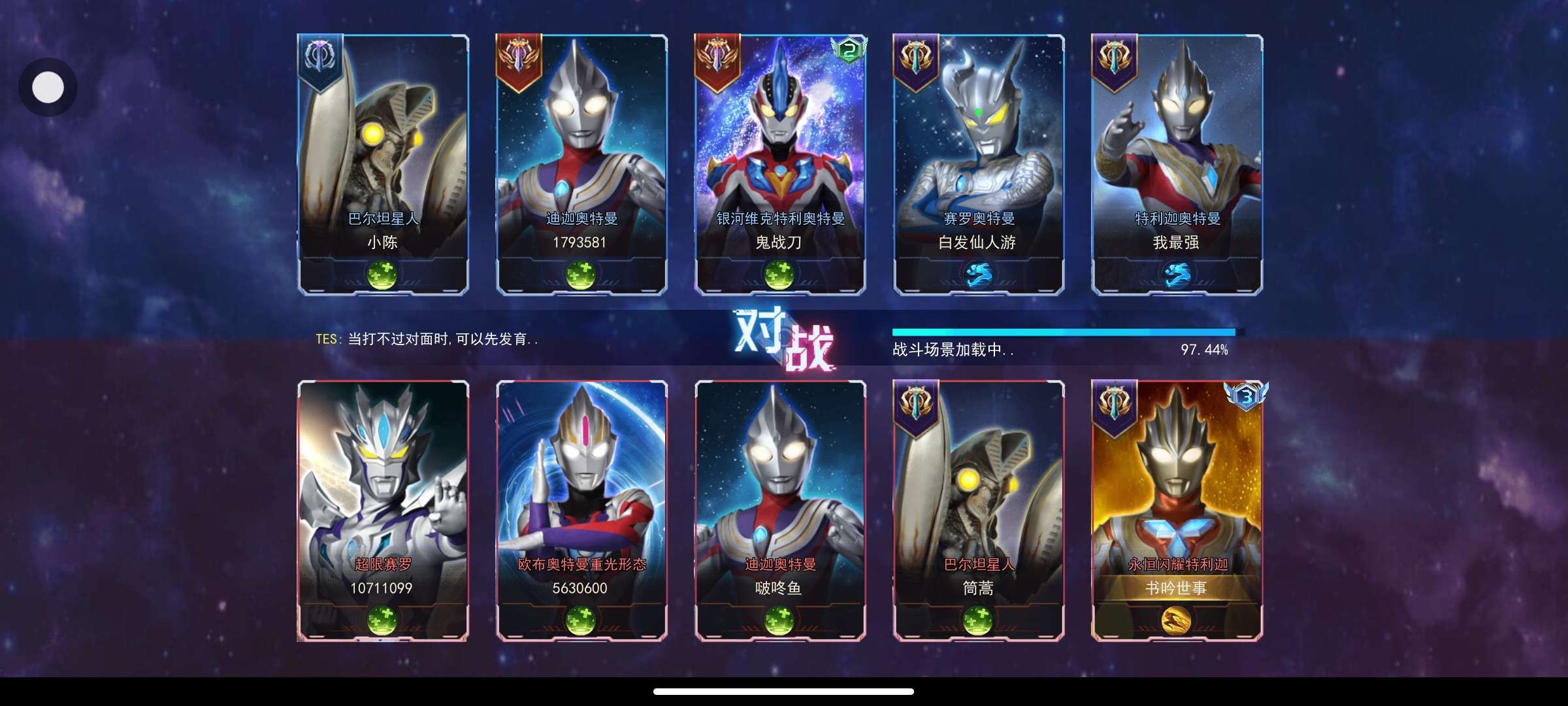Click the blue sprint skill icon under 白发仙人游
The image size is (1568, 706).
978,275
